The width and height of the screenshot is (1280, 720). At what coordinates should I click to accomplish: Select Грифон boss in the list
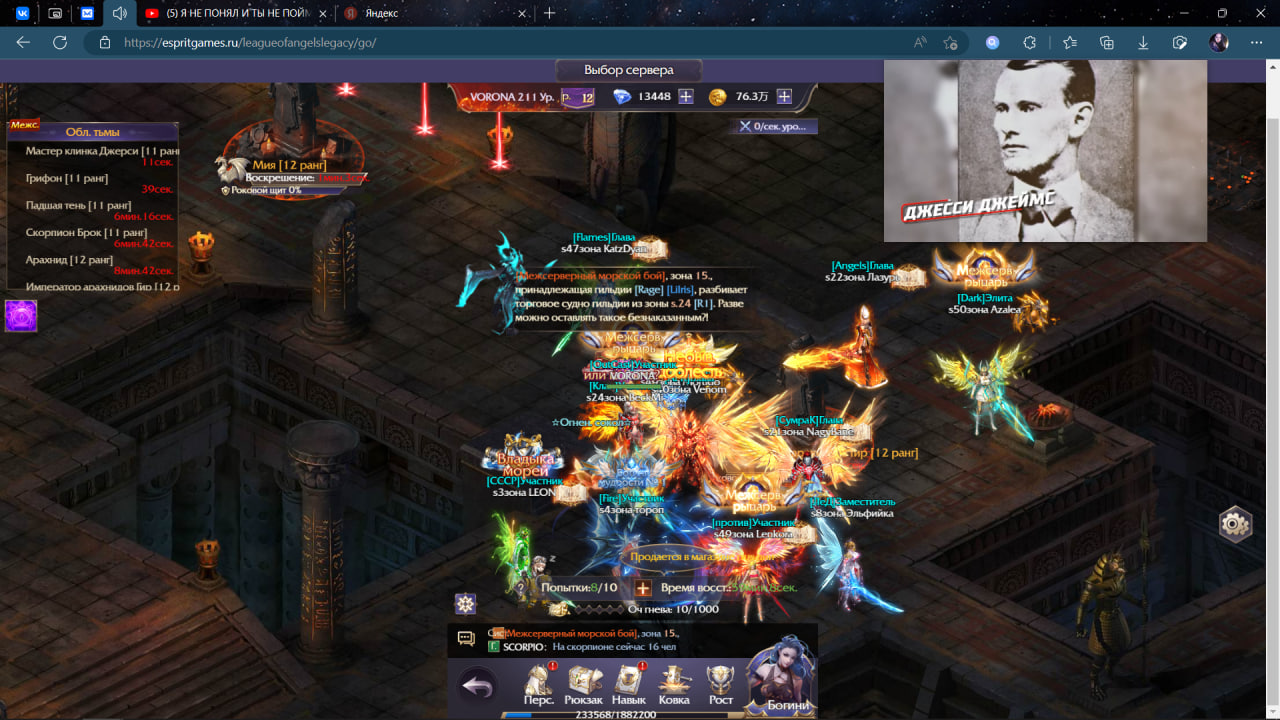67,178
